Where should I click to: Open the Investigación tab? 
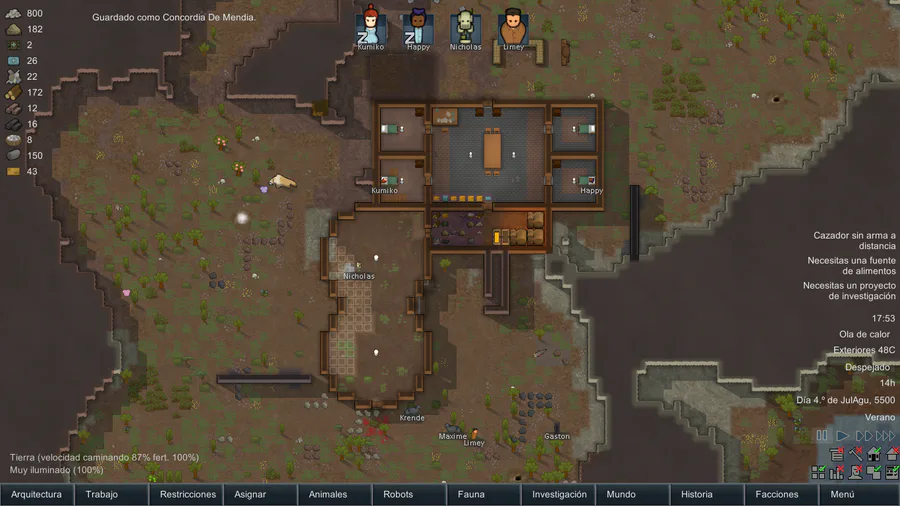point(558,494)
